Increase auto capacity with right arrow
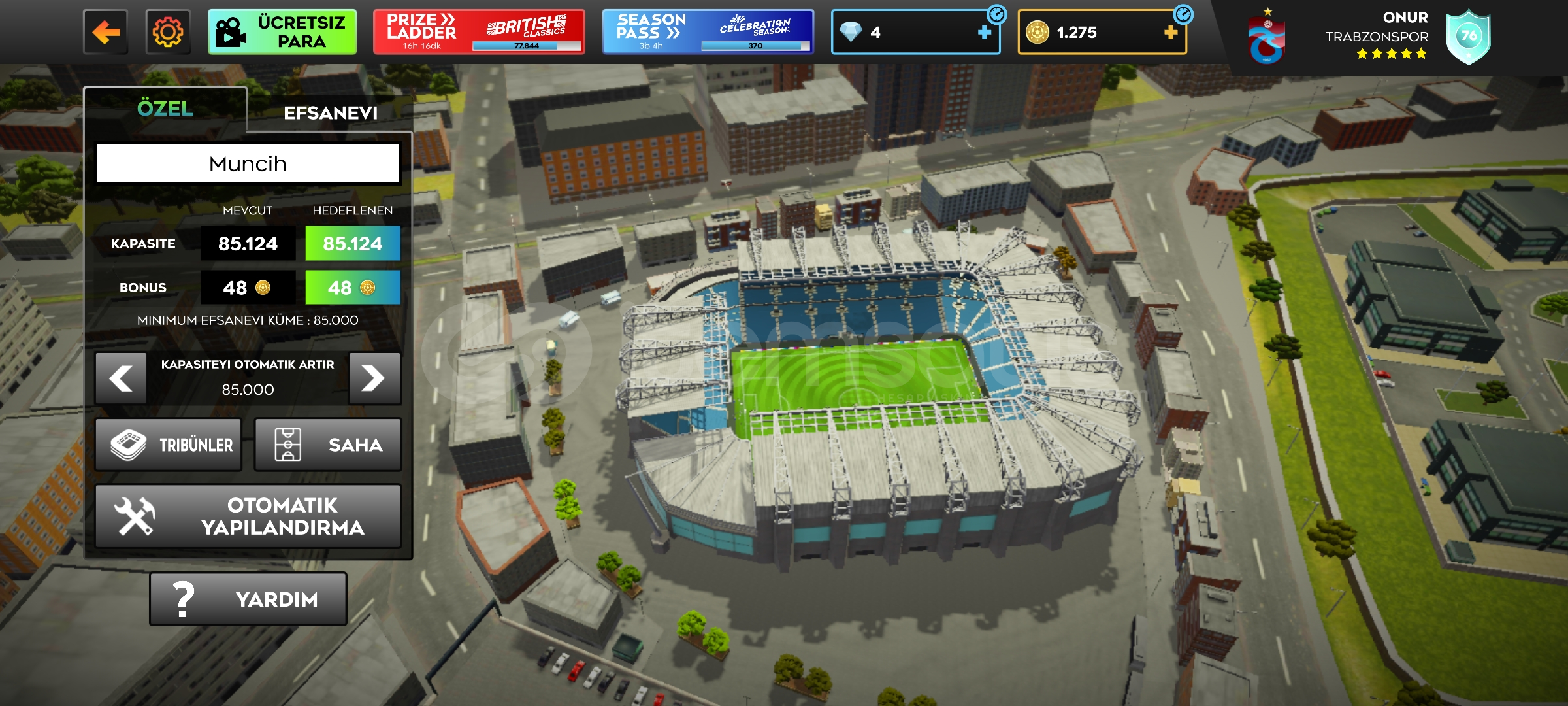Screen dimensions: 1568x706 pos(374,378)
